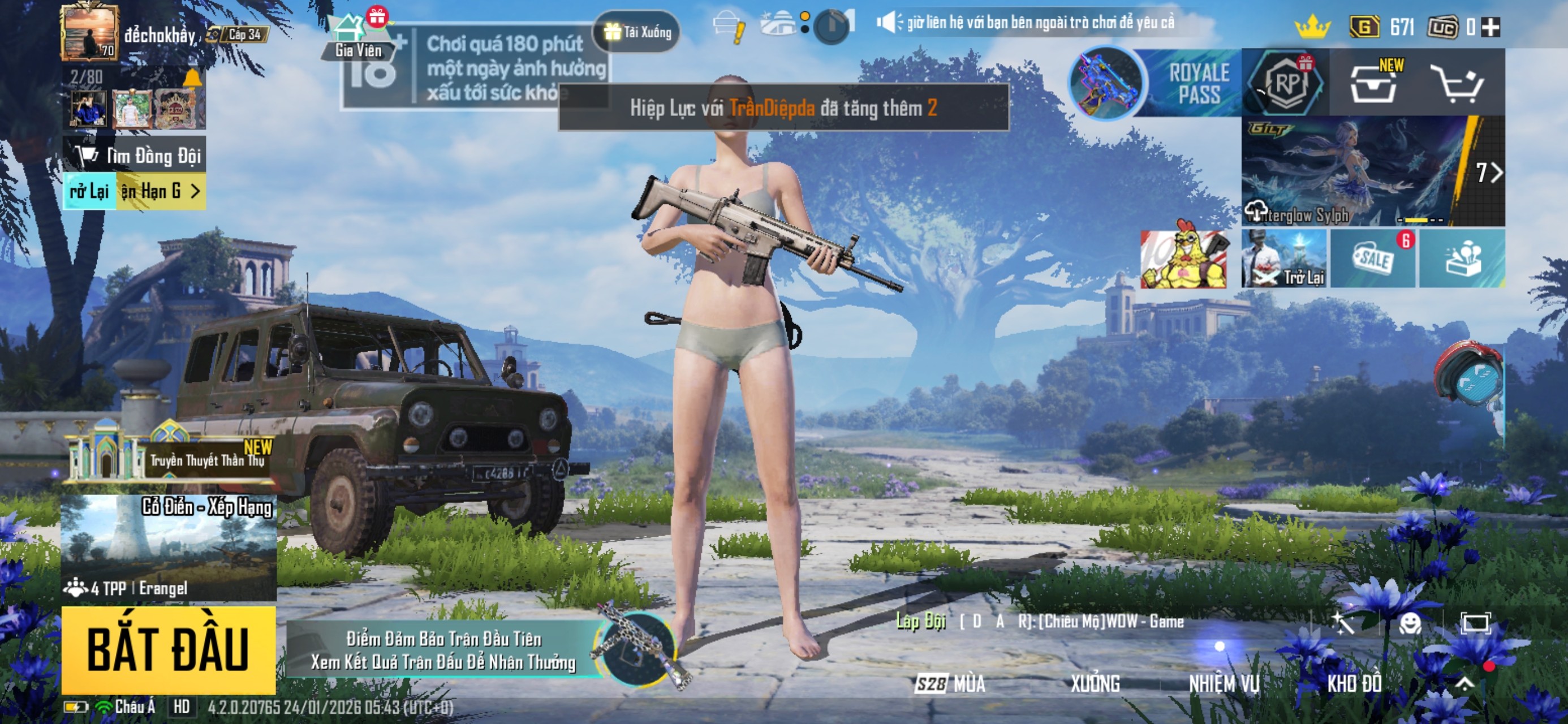This screenshot has width=1568, height=724.
Task: Open the Cổ Điển - Xếp Hạng mode selector
Action: pyautogui.click(x=168, y=546)
